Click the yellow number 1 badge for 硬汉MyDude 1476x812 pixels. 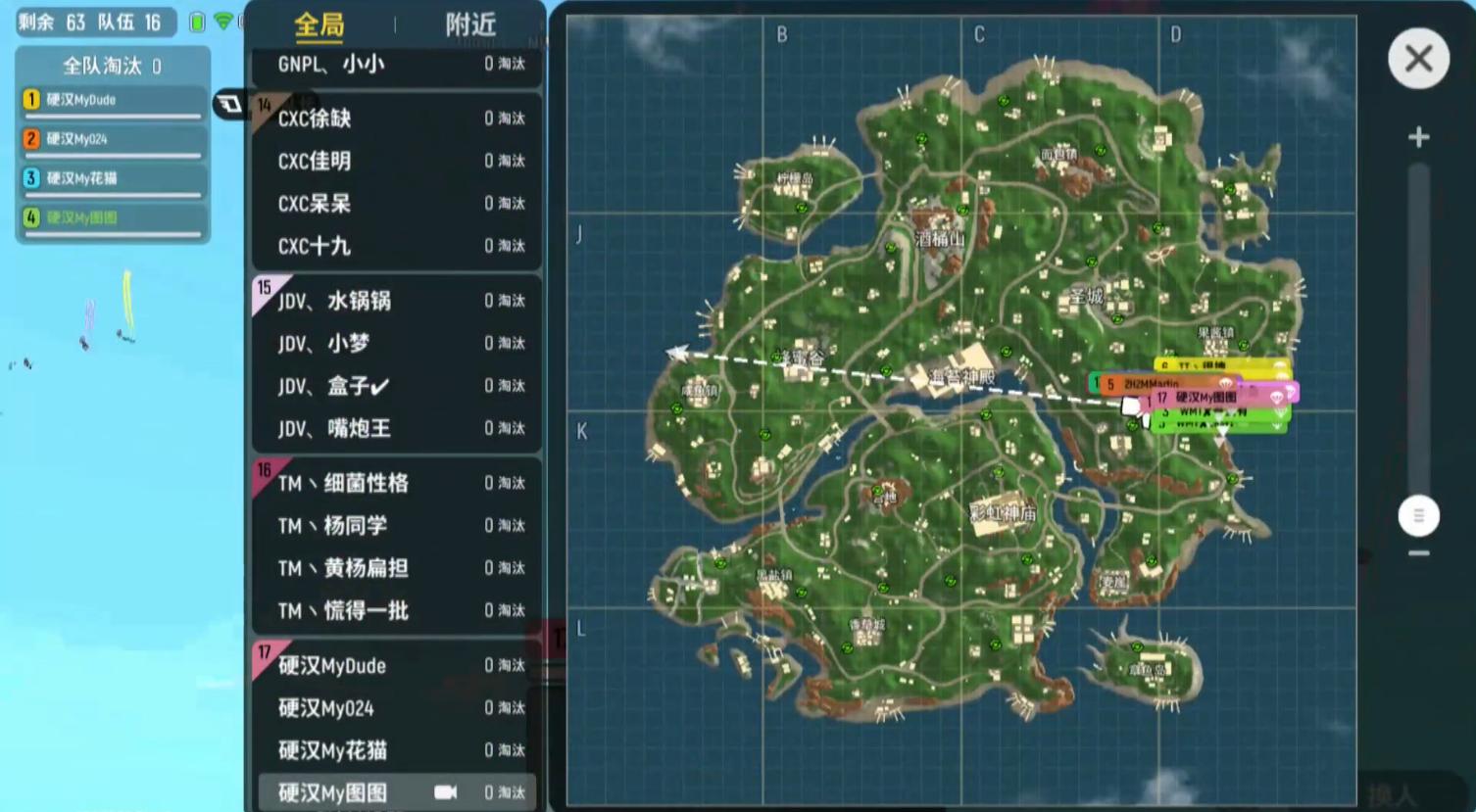(x=30, y=99)
